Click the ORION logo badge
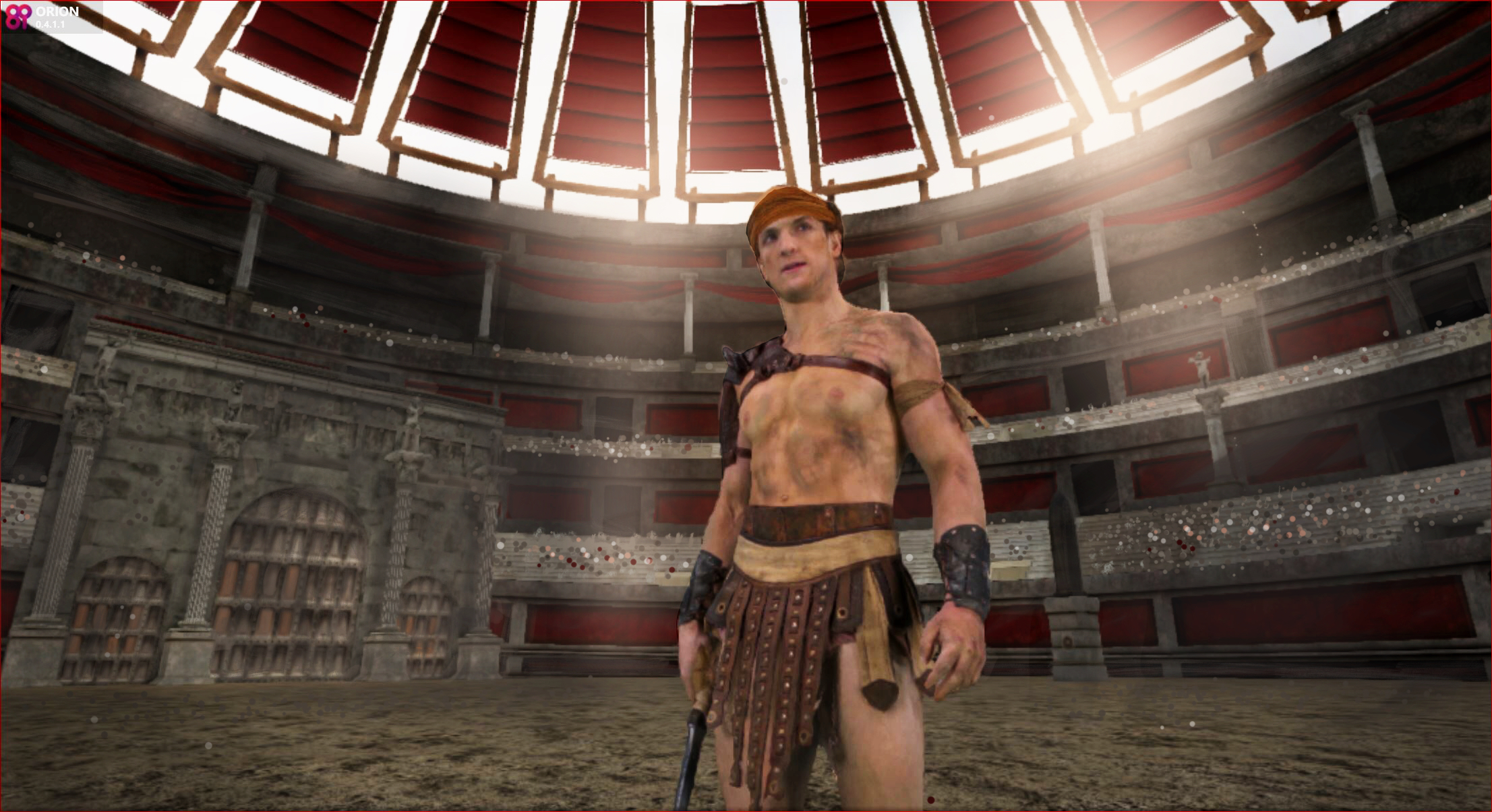 [18, 17]
